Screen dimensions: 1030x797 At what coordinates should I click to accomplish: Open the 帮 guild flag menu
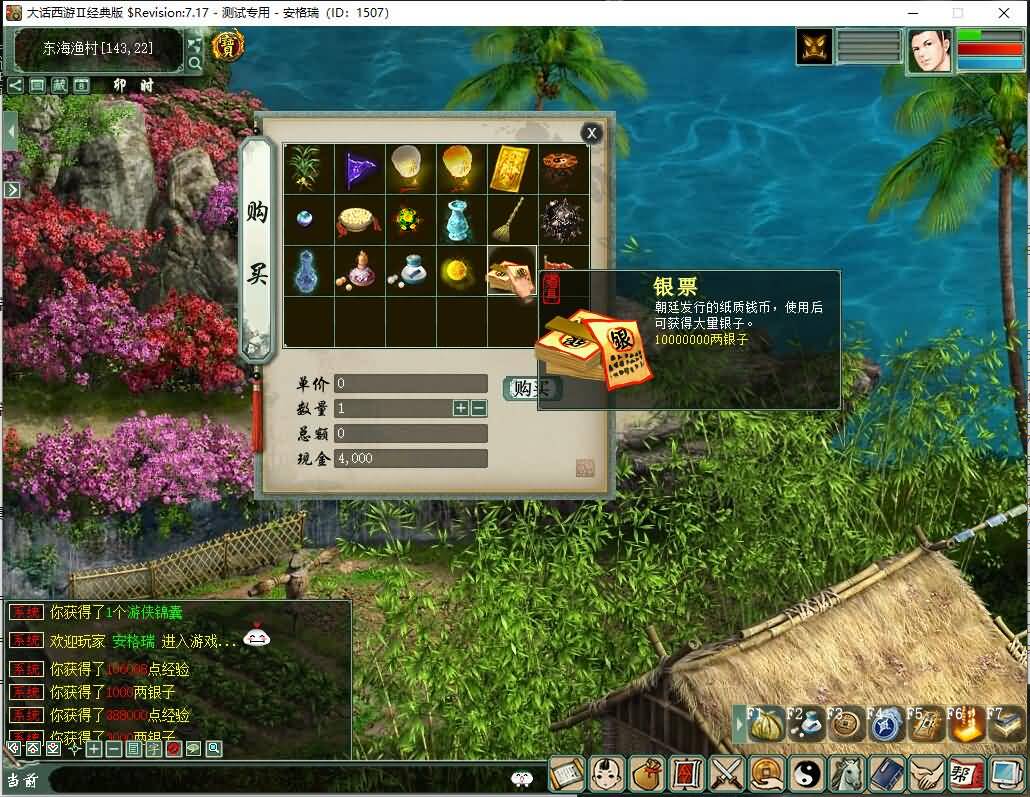[963, 774]
